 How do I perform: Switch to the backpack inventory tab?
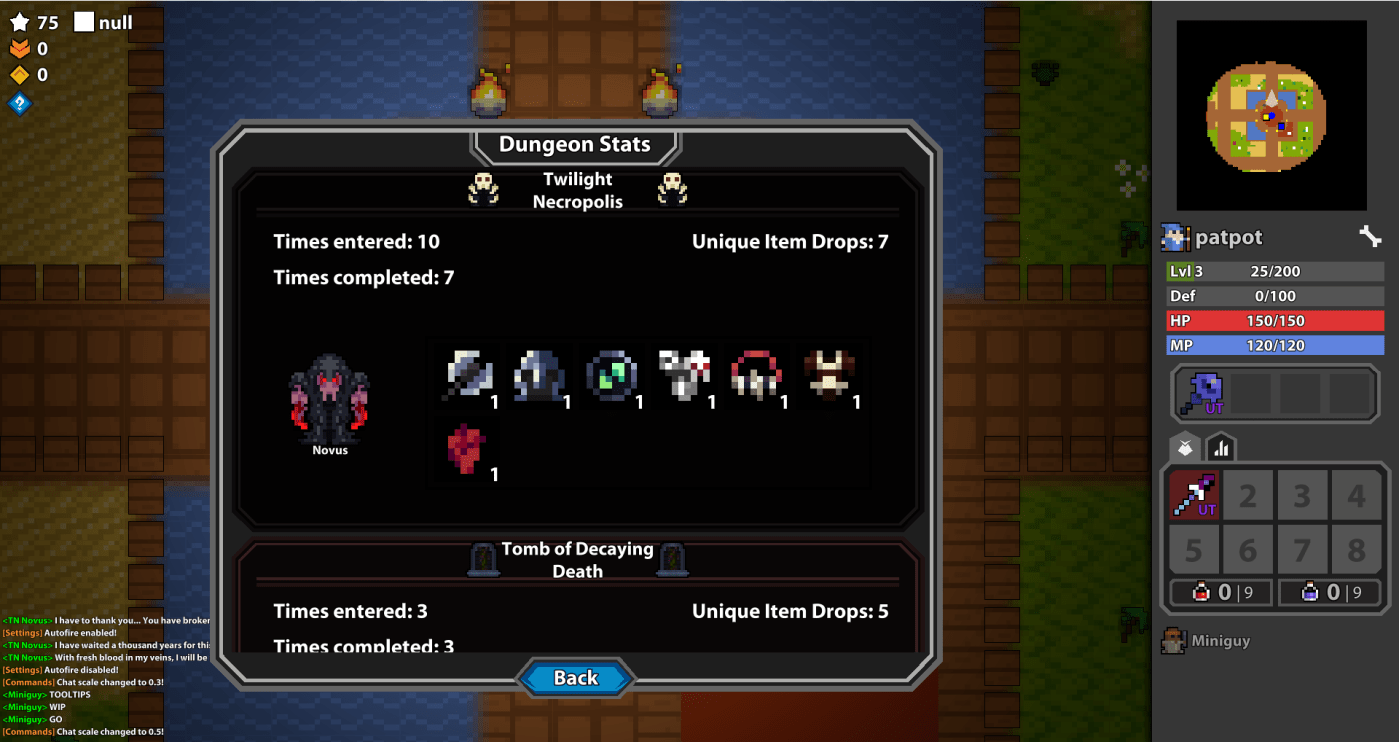point(1185,448)
